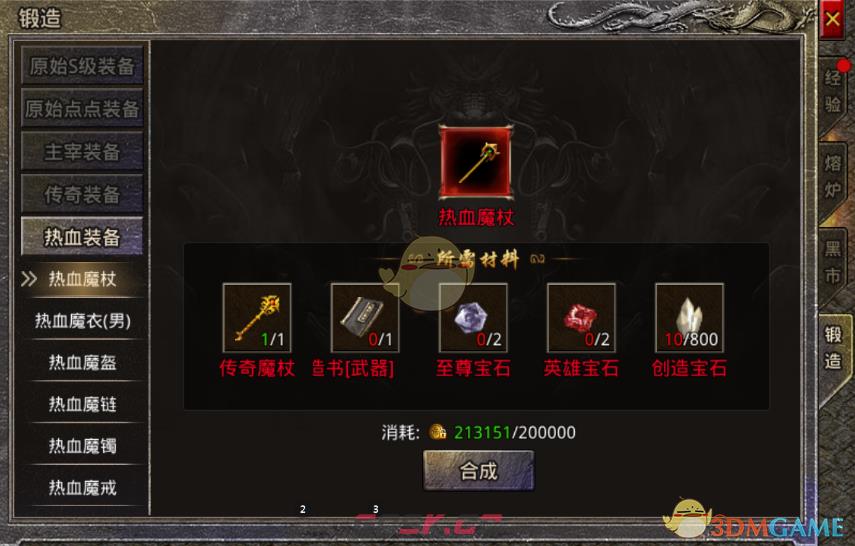Select 热血魔戒 in the item list

pos(83,488)
